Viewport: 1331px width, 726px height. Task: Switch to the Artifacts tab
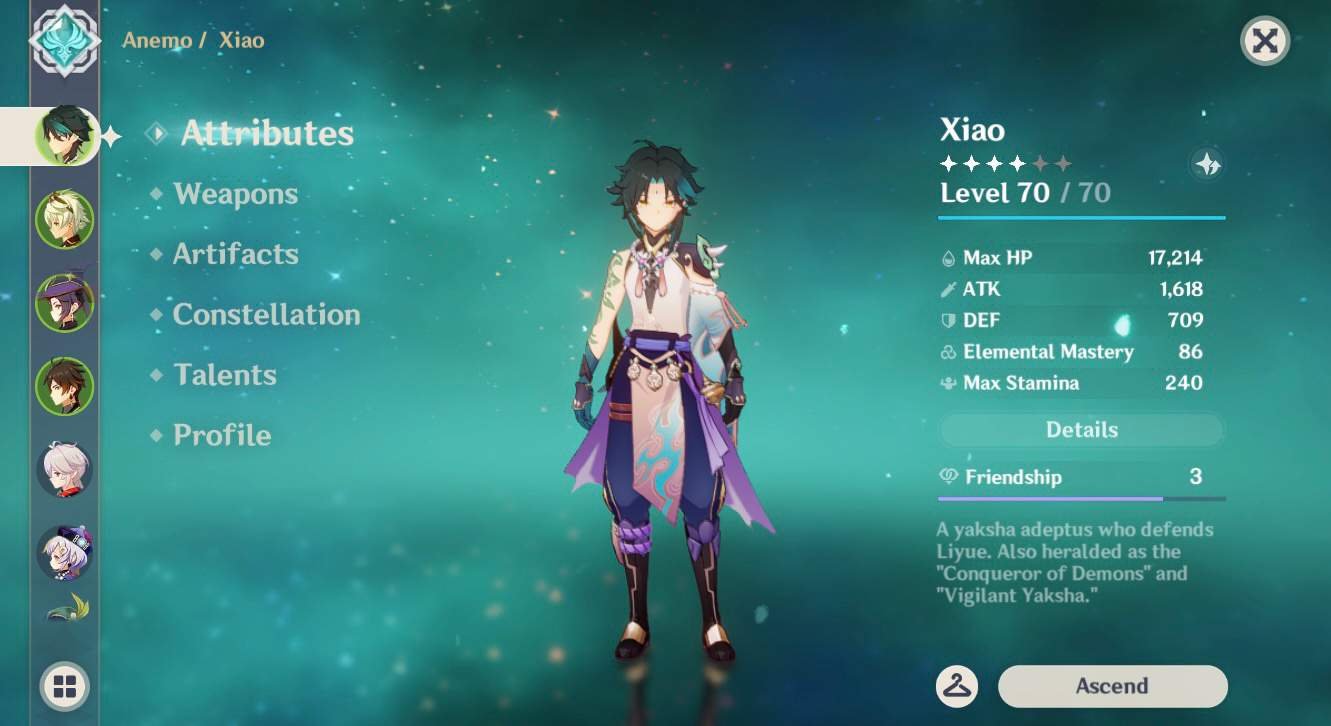[x=235, y=254]
